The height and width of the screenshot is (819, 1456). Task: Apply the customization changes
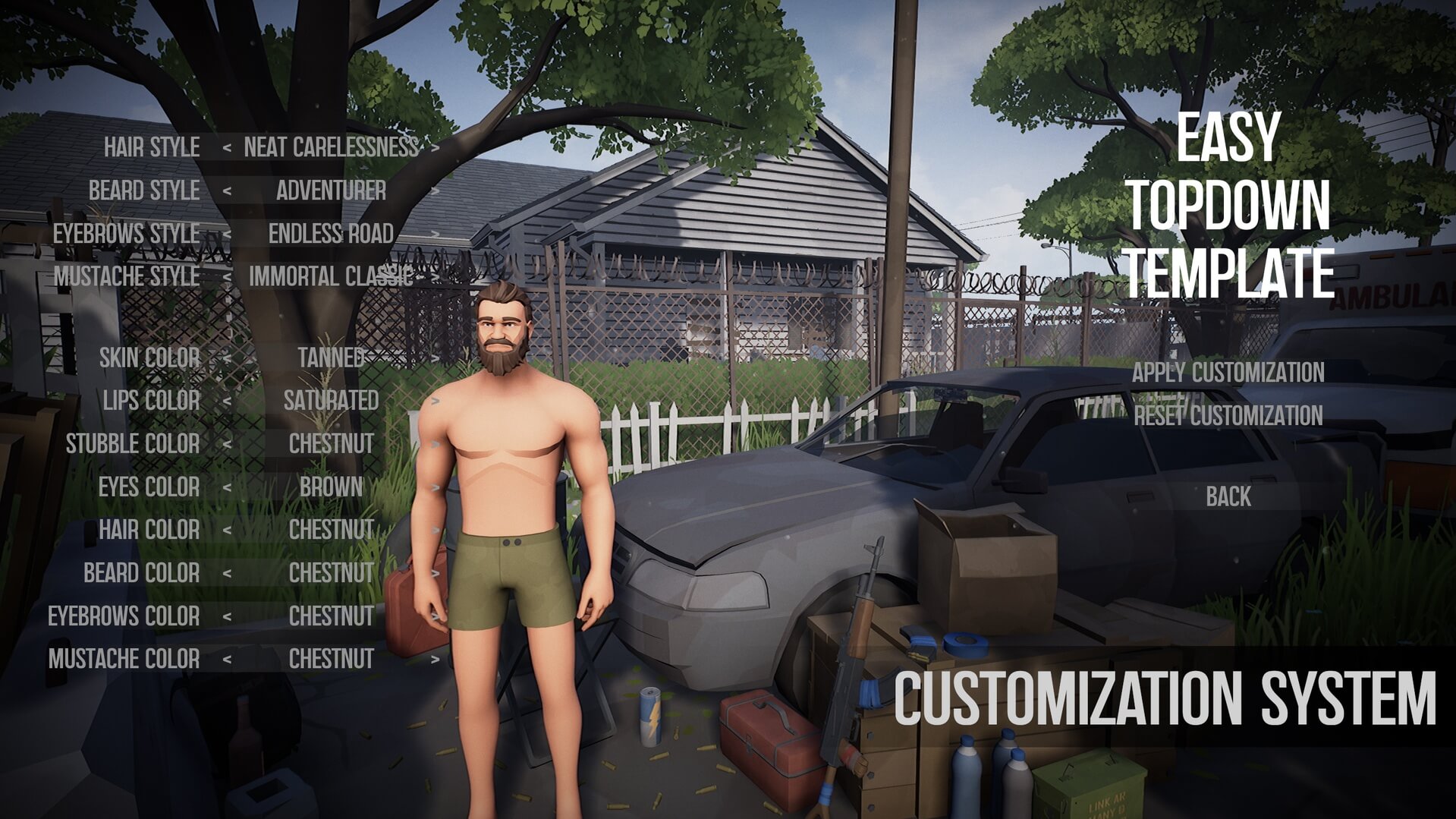pos(1228,373)
